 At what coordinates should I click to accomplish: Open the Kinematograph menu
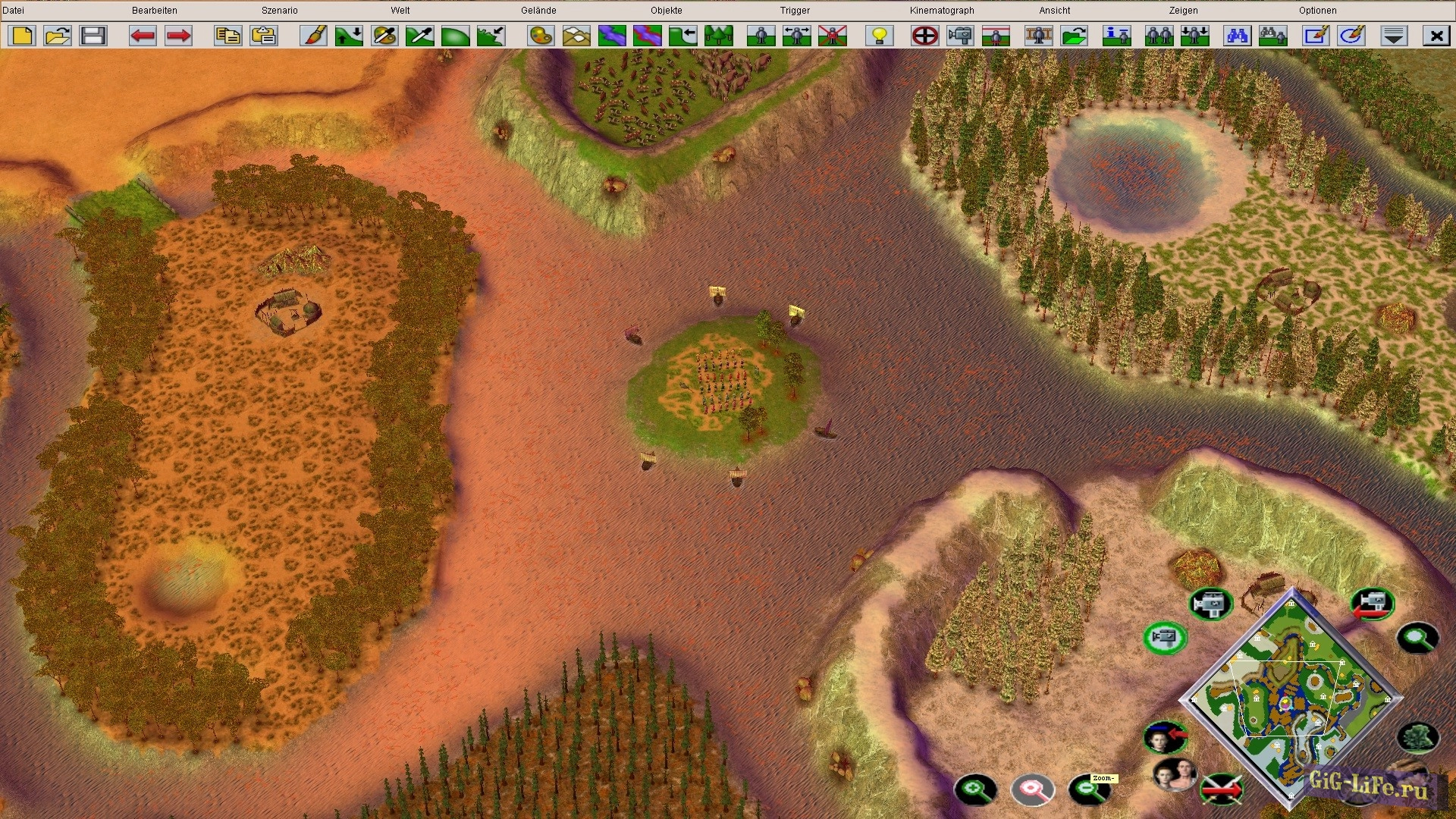click(x=942, y=11)
